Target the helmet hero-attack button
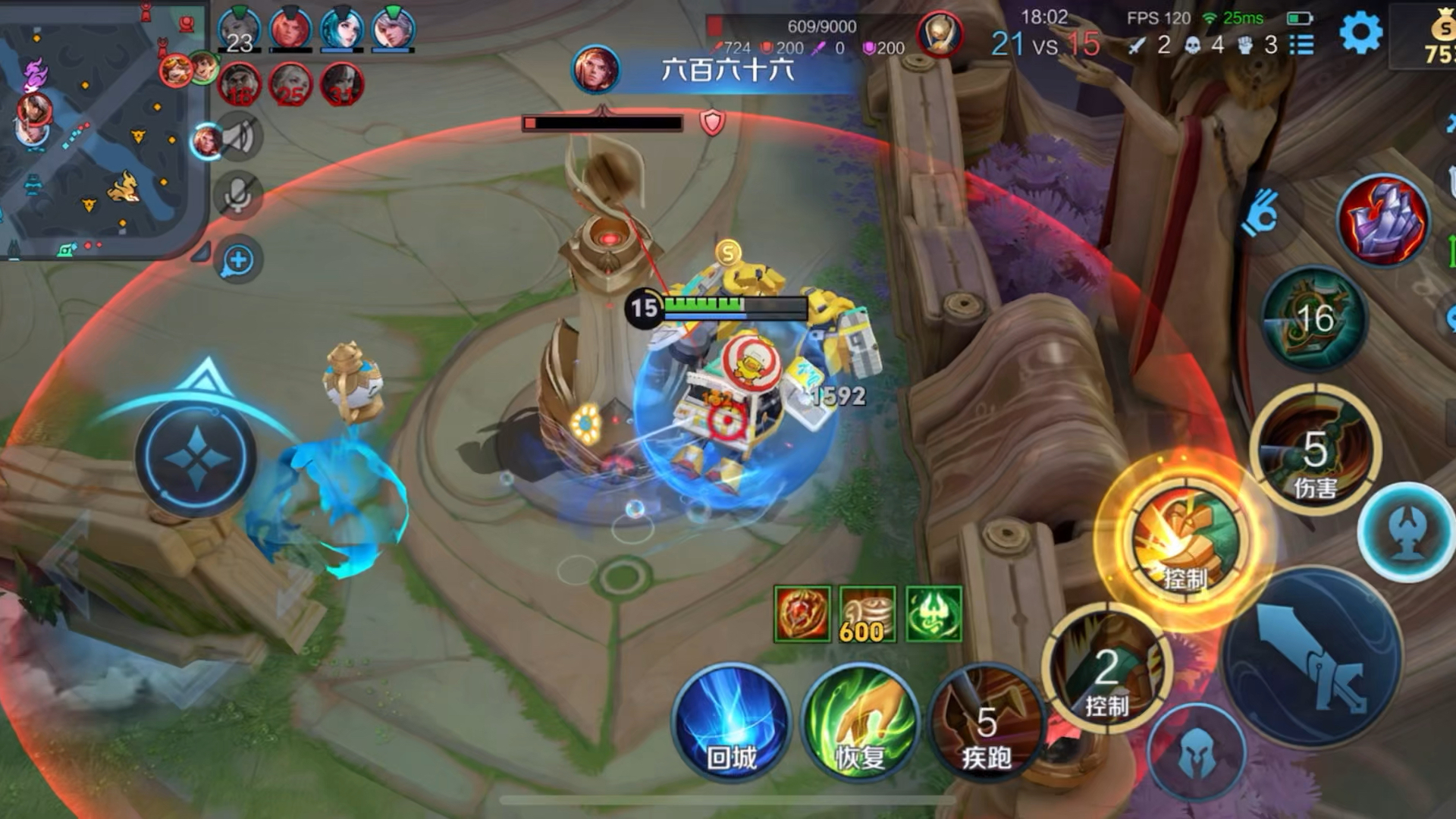Viewport: 1456px width, 819px height. tap(1197, 753)
